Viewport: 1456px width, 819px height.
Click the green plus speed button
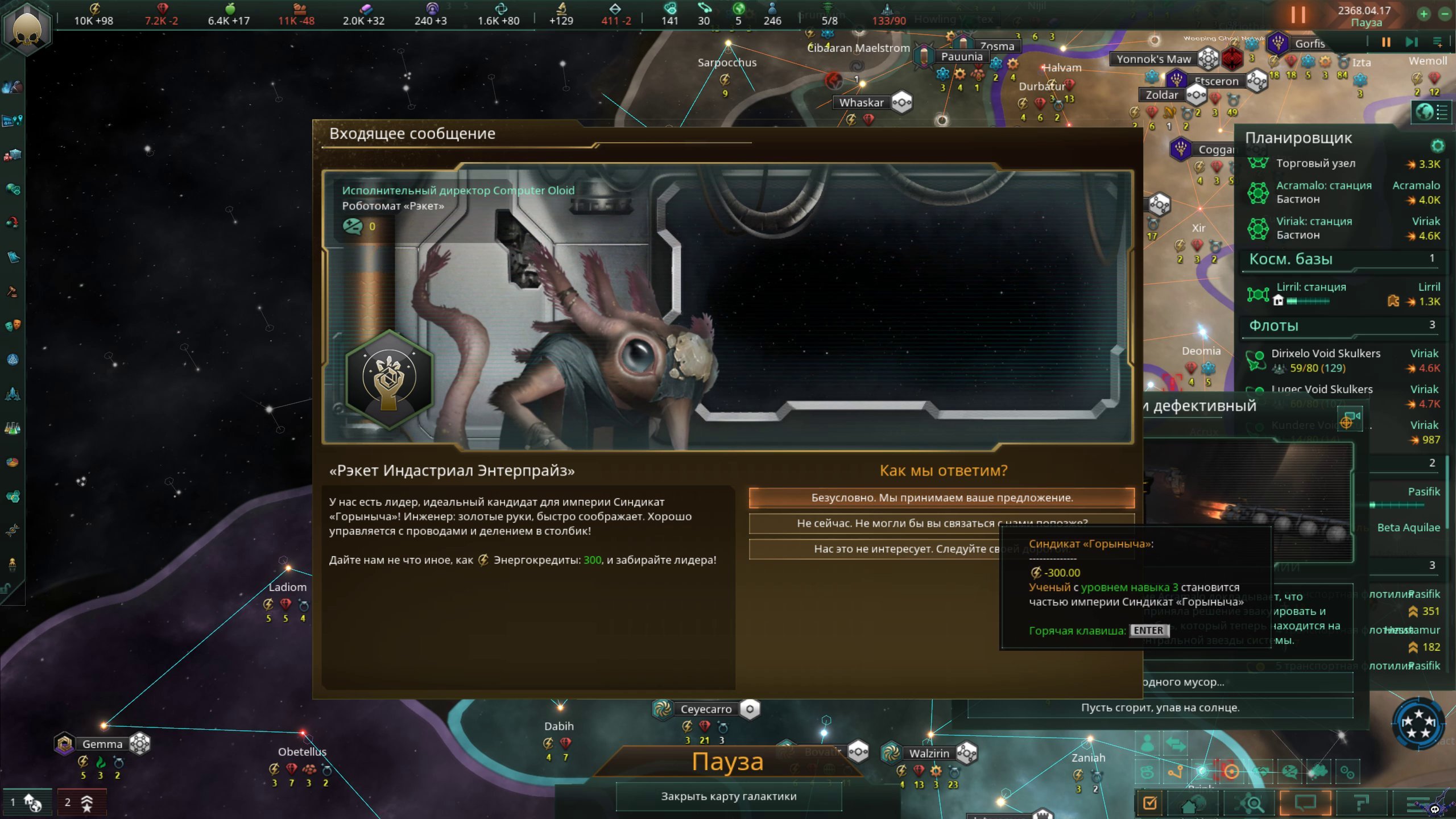[x=1424, y=14]
